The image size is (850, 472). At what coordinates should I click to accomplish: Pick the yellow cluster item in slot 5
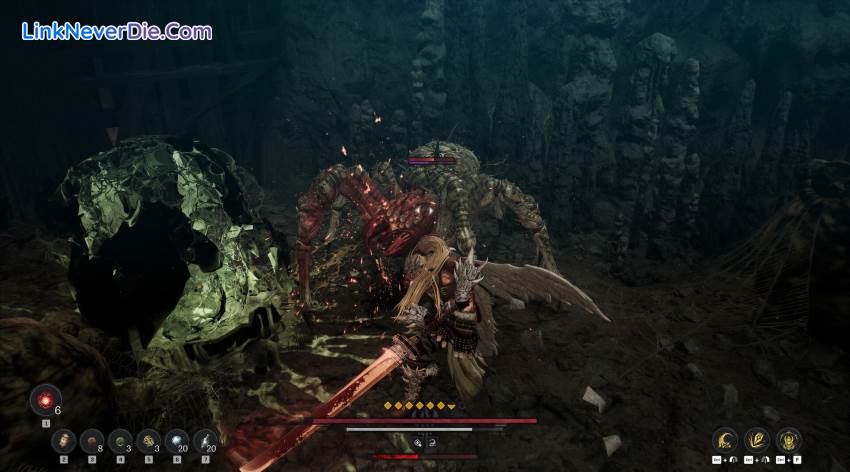pyautogui.click(x=148, y=440)
